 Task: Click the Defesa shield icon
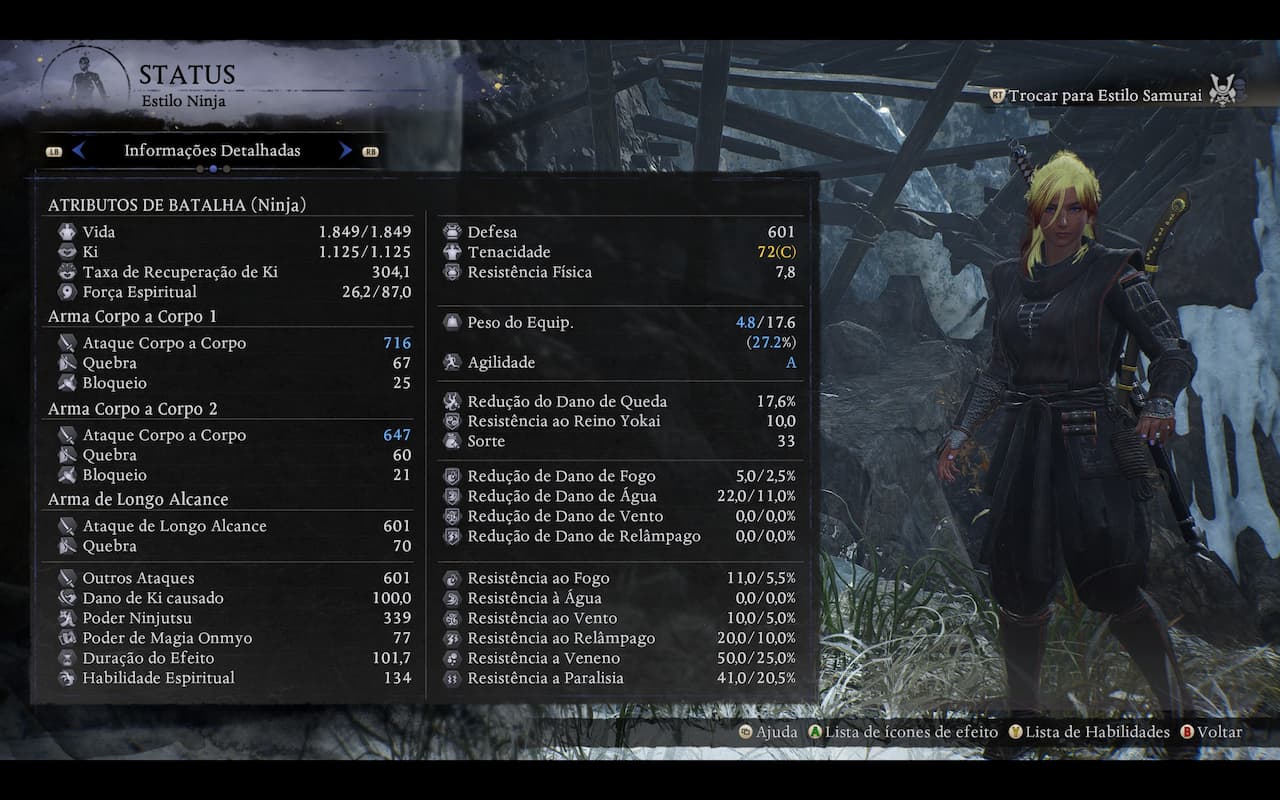tap(452, 231)
